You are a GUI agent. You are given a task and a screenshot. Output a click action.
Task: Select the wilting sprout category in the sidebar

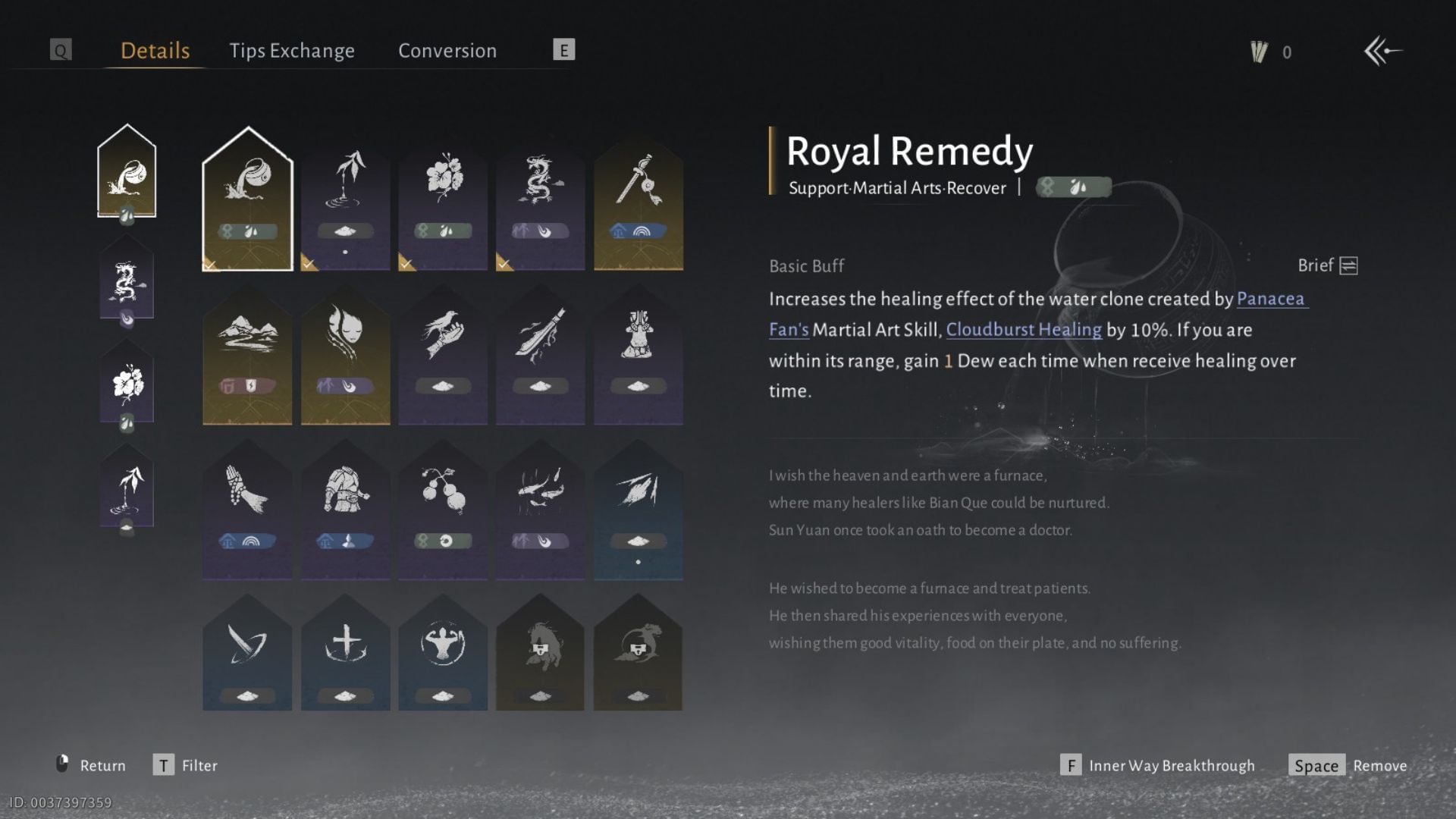coord(127,489)
